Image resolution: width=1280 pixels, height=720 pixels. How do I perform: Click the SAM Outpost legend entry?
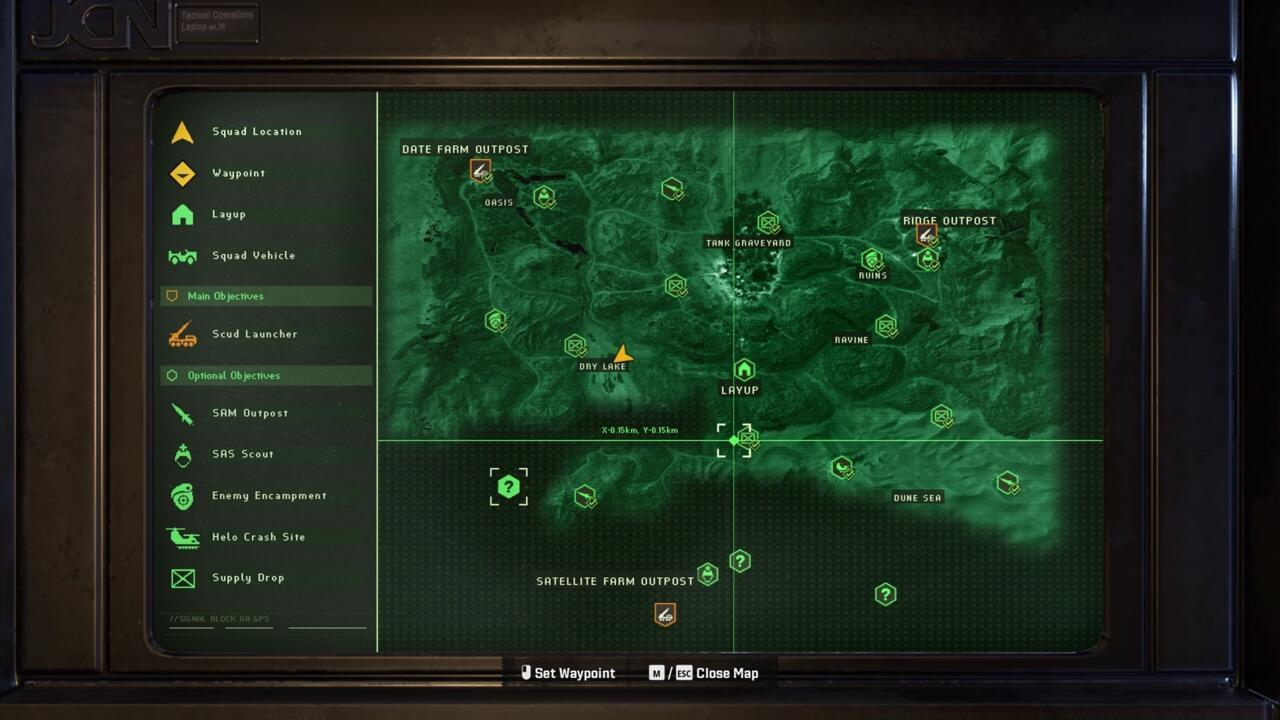[249, 413]
